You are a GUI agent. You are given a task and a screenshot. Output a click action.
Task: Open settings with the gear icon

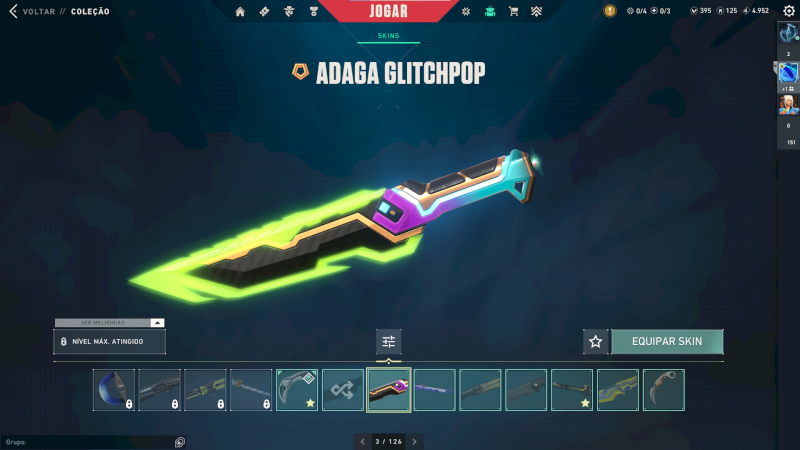(788, 11)
